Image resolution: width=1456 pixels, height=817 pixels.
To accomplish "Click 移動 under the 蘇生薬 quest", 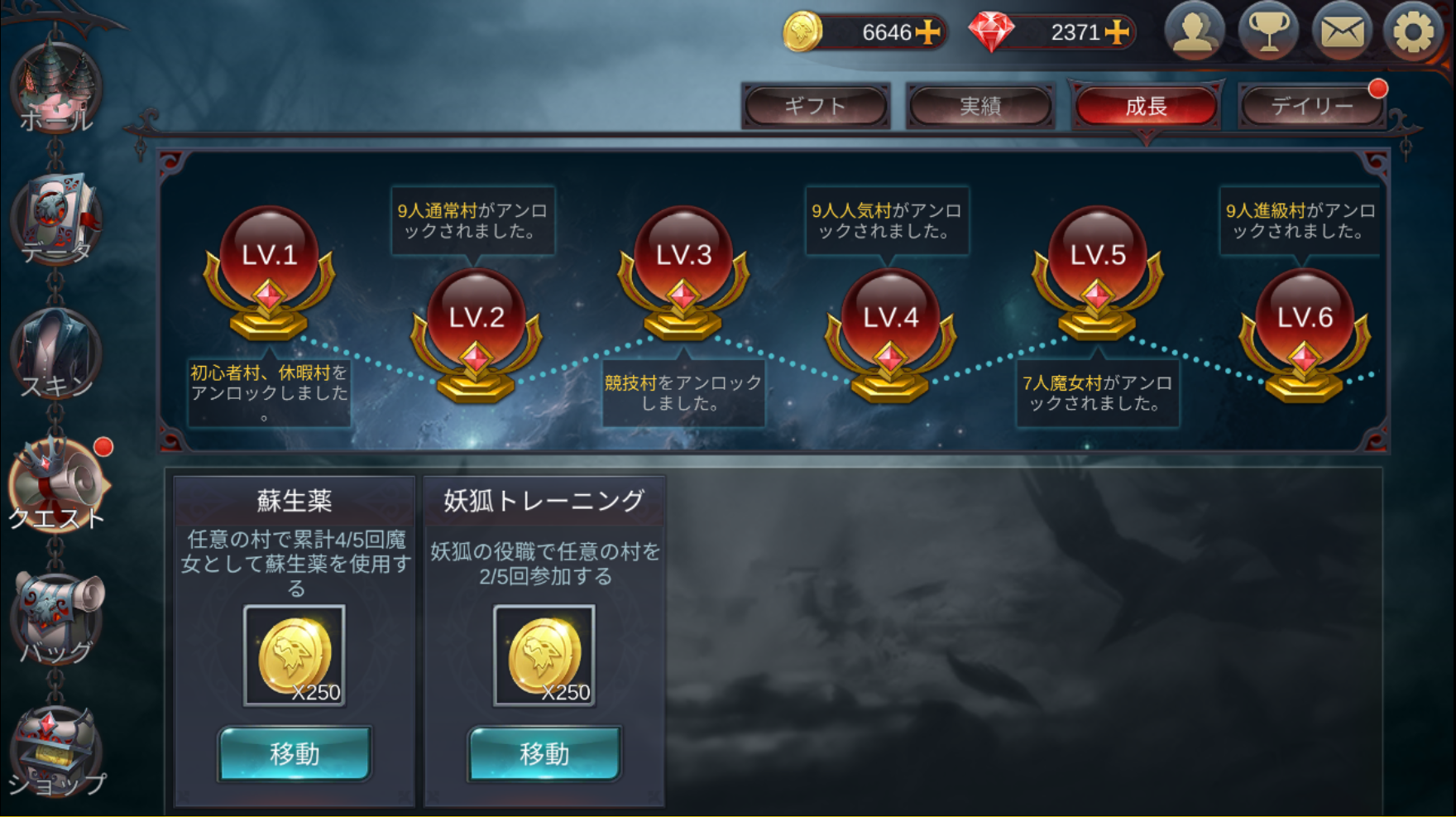I will point(295,753).
